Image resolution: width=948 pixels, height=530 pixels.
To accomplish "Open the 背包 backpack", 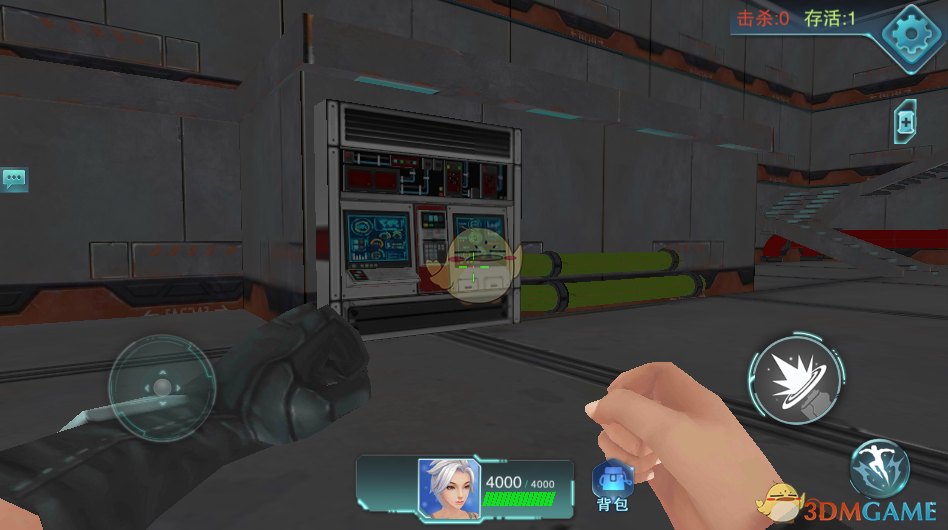I will coord(612,485).
